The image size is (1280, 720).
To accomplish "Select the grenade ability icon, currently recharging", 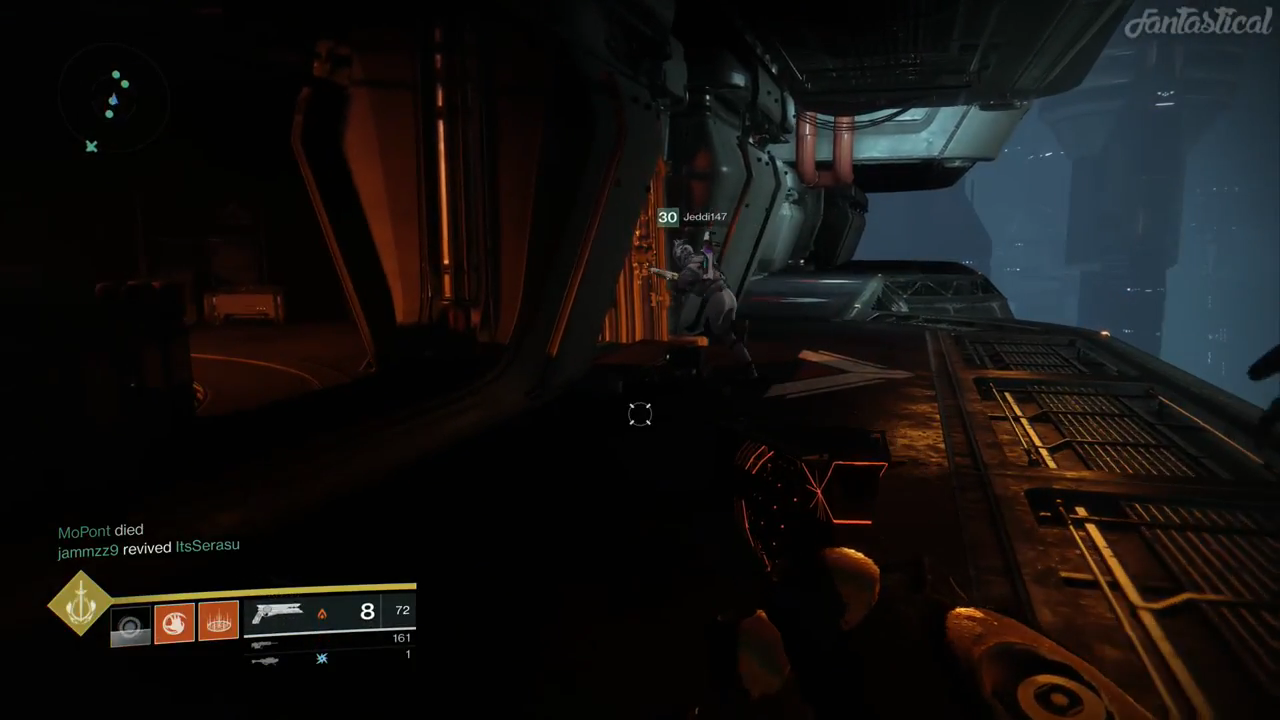I will pos(130,626).
